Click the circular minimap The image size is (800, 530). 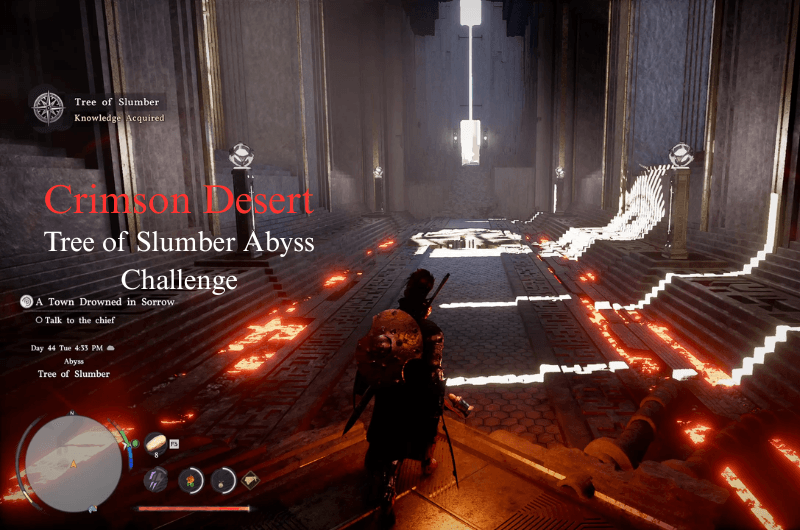(x=73, y=462)
